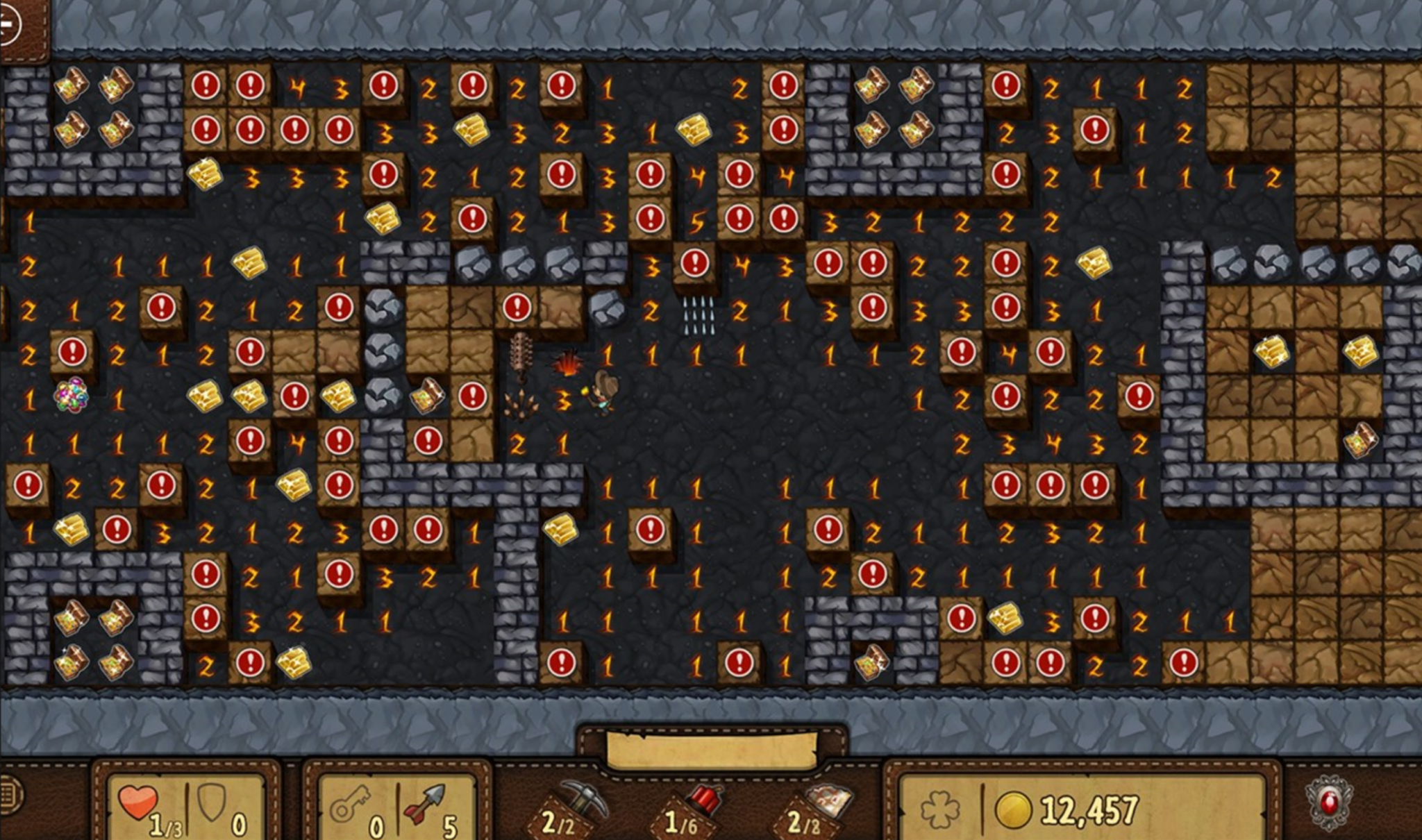The width and height of the screenshot is (1422, 840).
Task: Select the pickaxe tool
Action: coord(578,805)
